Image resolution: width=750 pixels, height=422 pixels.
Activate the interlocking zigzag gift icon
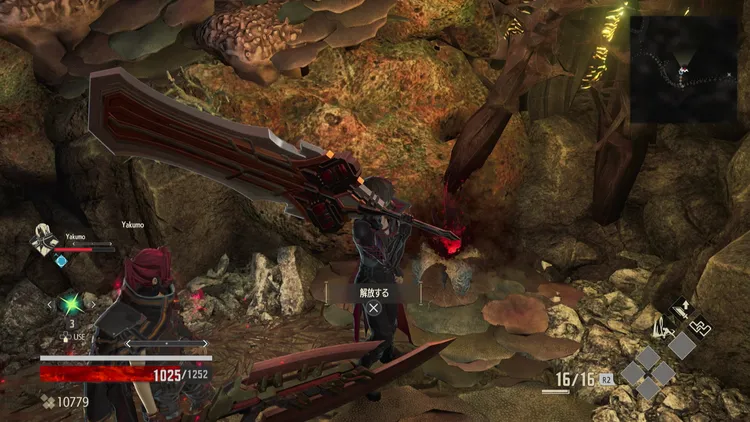pyautogui.click(x=702, y=326)
